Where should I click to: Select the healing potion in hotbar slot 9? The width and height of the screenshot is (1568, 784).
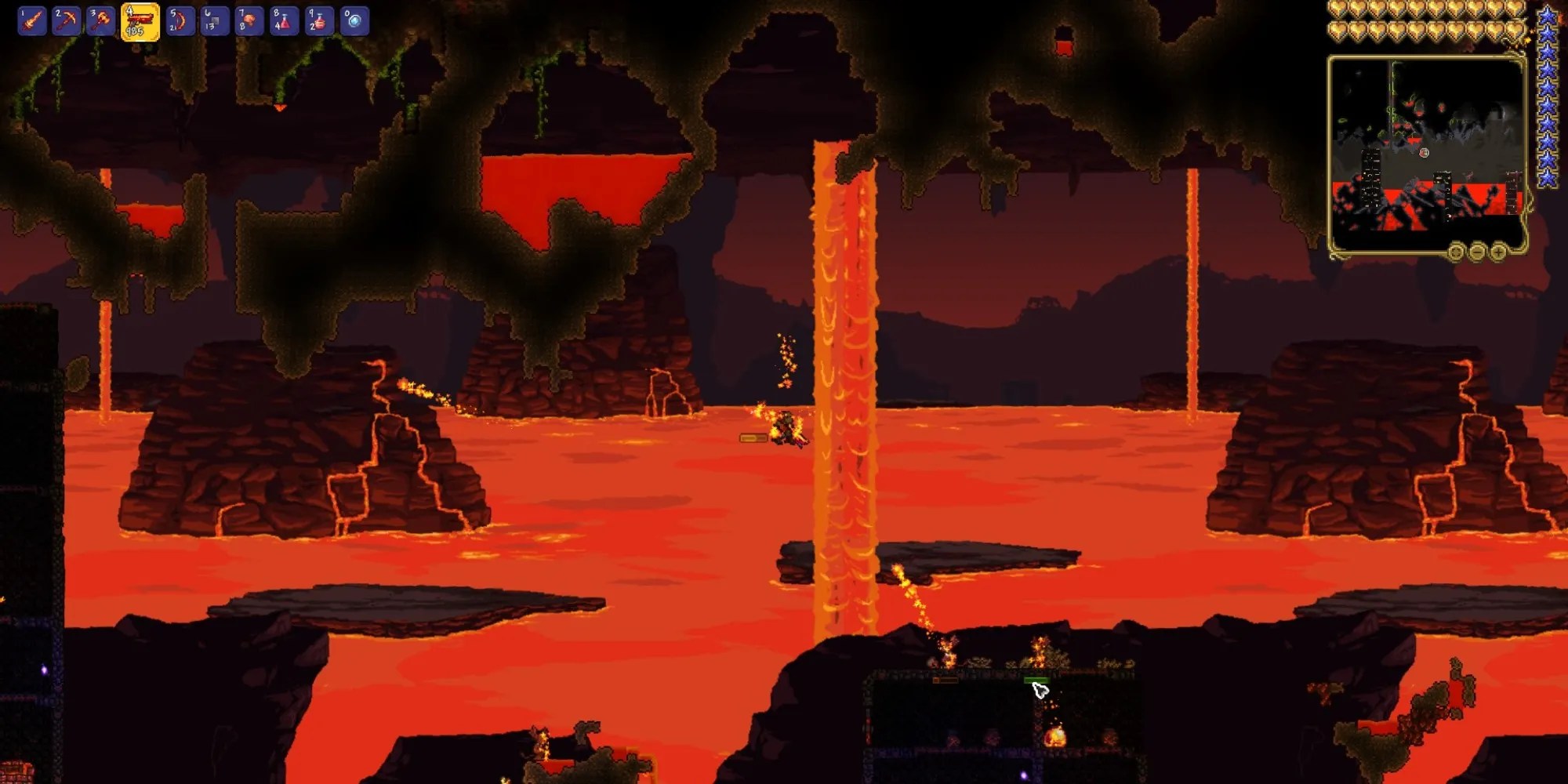click(320, 18)
